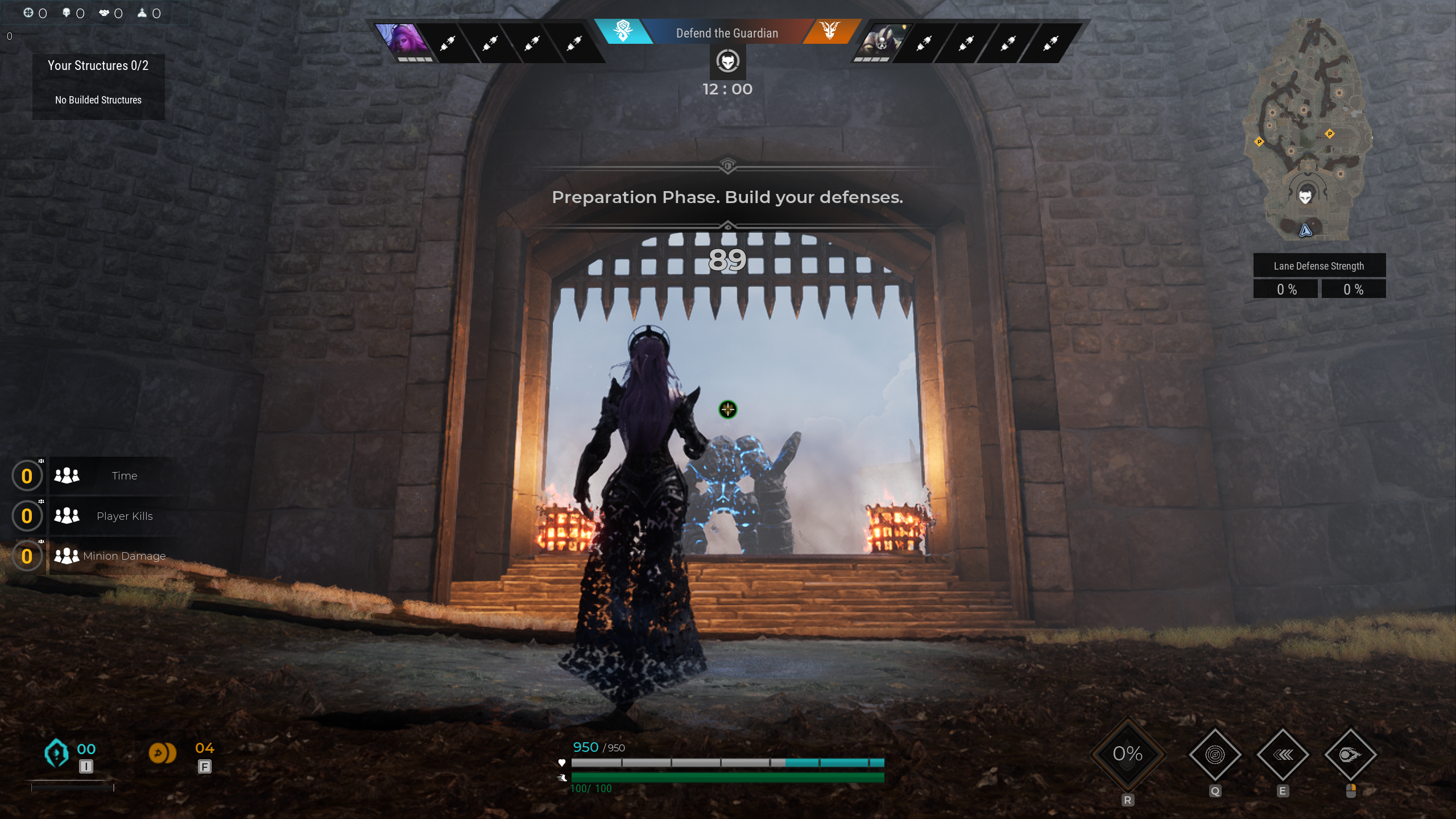Select the armored enemy hero portrait
The height and width of the screenshot is (819, 1456).
tap(880, 41)
